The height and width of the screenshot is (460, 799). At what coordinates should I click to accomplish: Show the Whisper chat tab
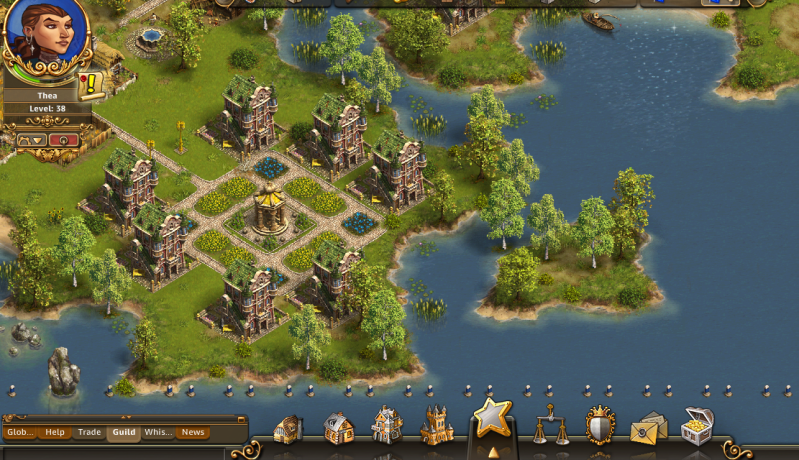[x=158, y=433]
